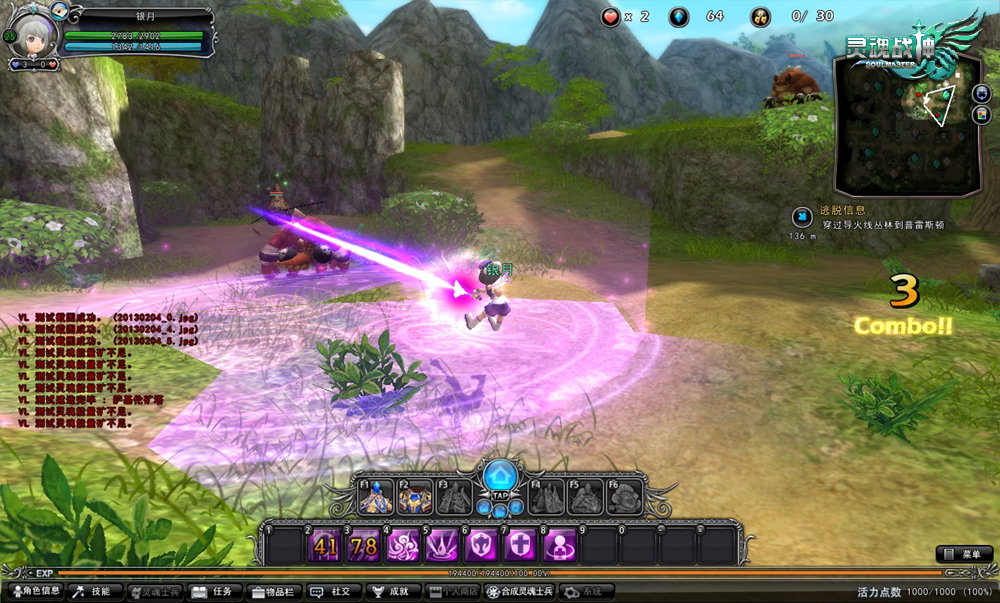
Task: Click the 逃脱信息 quest tracker arrow icon
Action: click(x=802, y=217)
